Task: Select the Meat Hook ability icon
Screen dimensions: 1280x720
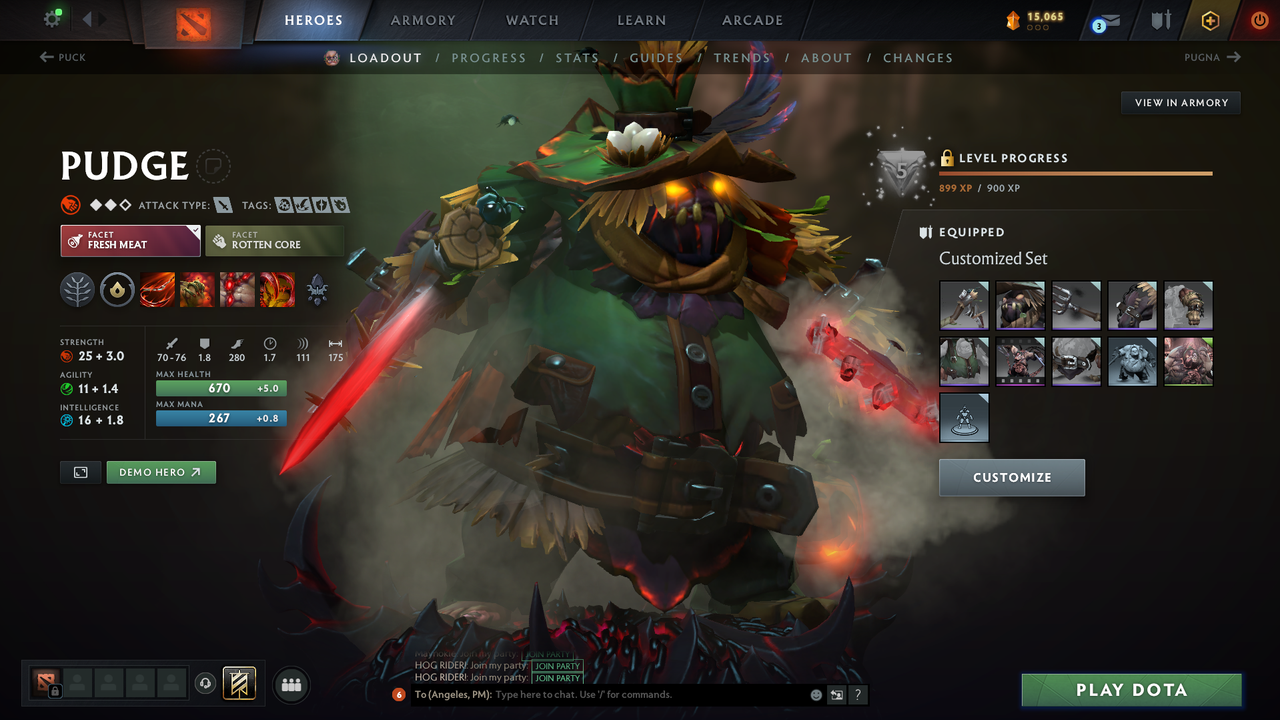Action: (x=157, y=290)
